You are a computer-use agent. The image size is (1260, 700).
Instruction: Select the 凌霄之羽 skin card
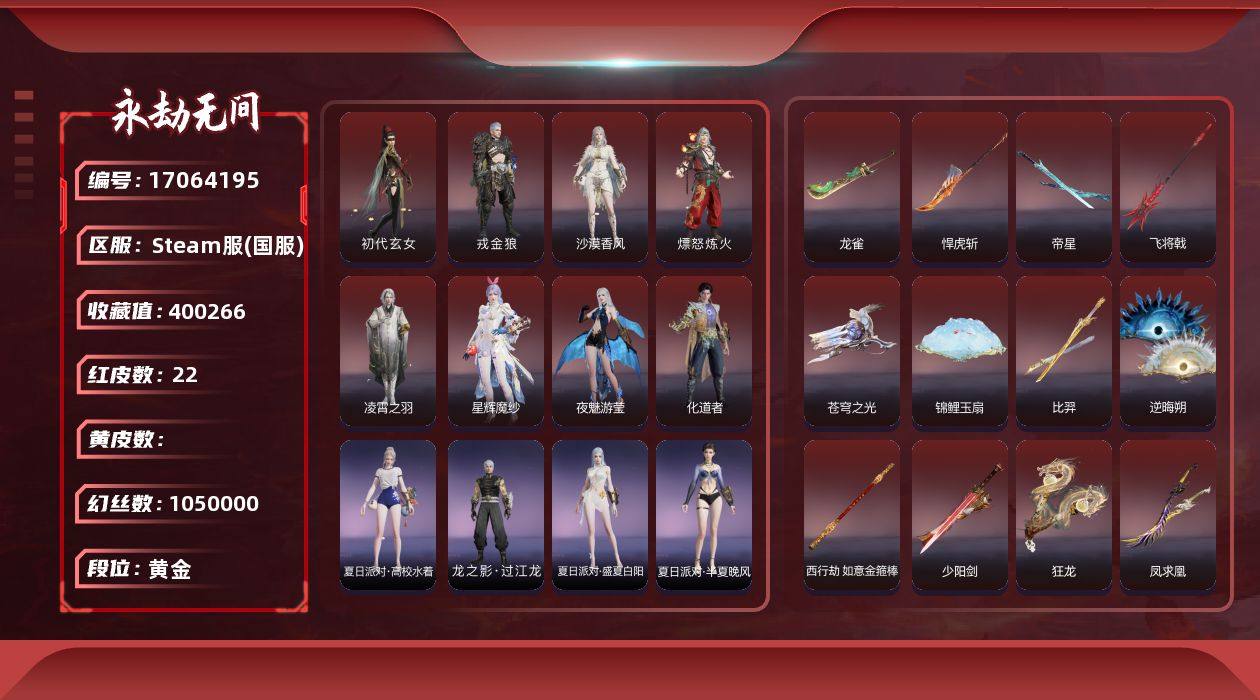388,351
